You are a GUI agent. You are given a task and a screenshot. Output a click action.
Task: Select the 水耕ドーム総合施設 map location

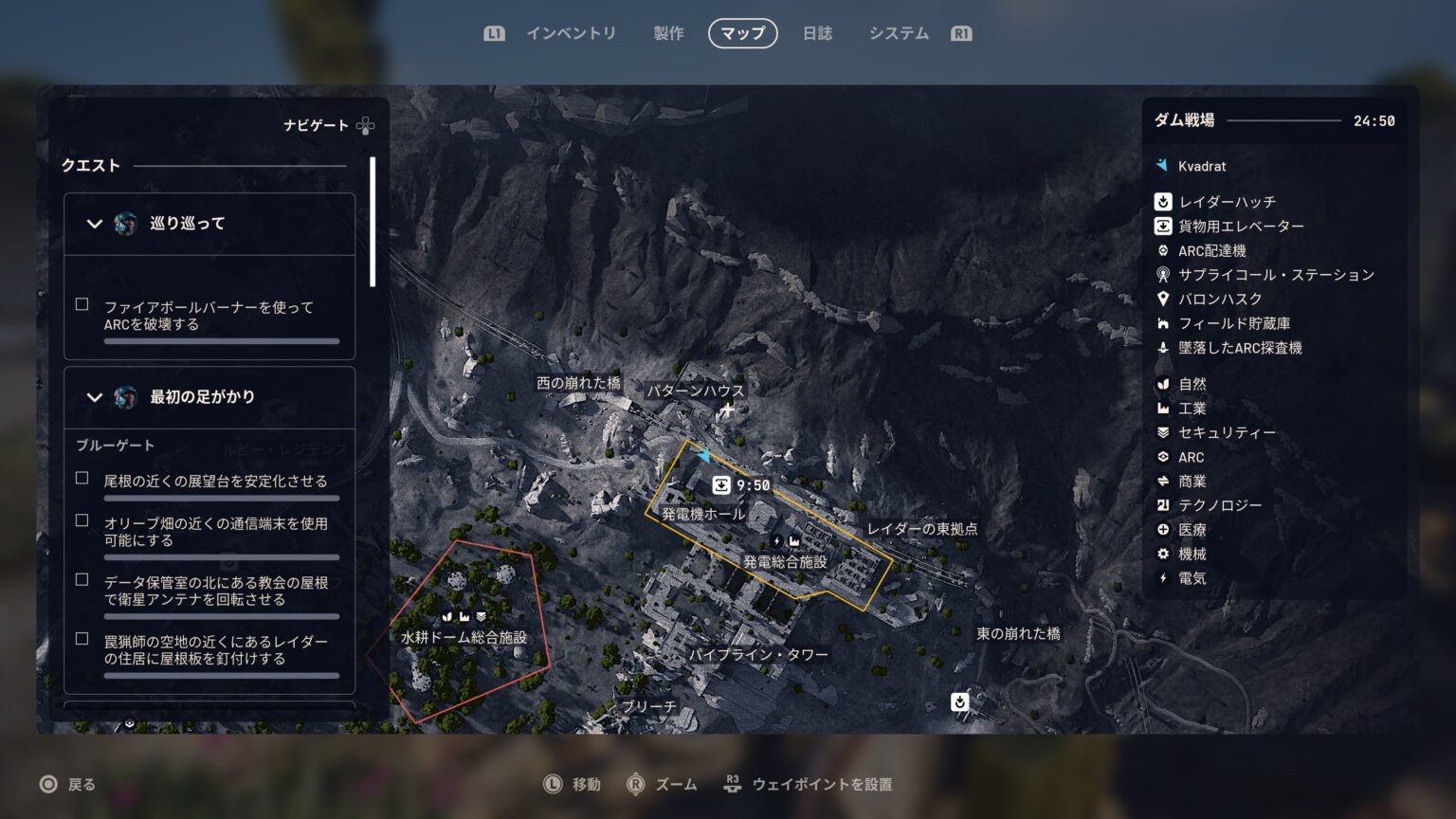point(464,637)
